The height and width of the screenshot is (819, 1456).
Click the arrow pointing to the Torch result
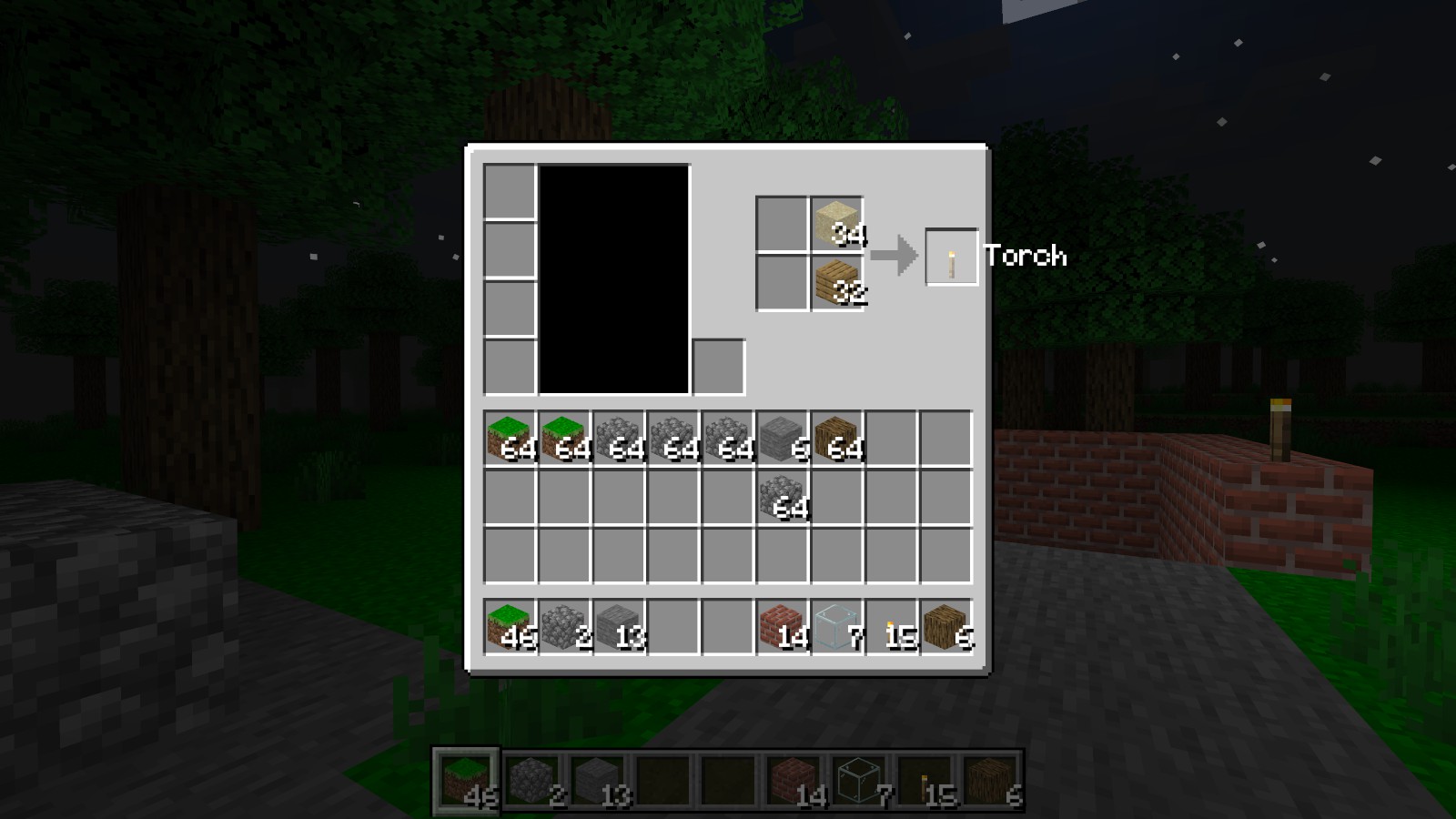[896, 257]
